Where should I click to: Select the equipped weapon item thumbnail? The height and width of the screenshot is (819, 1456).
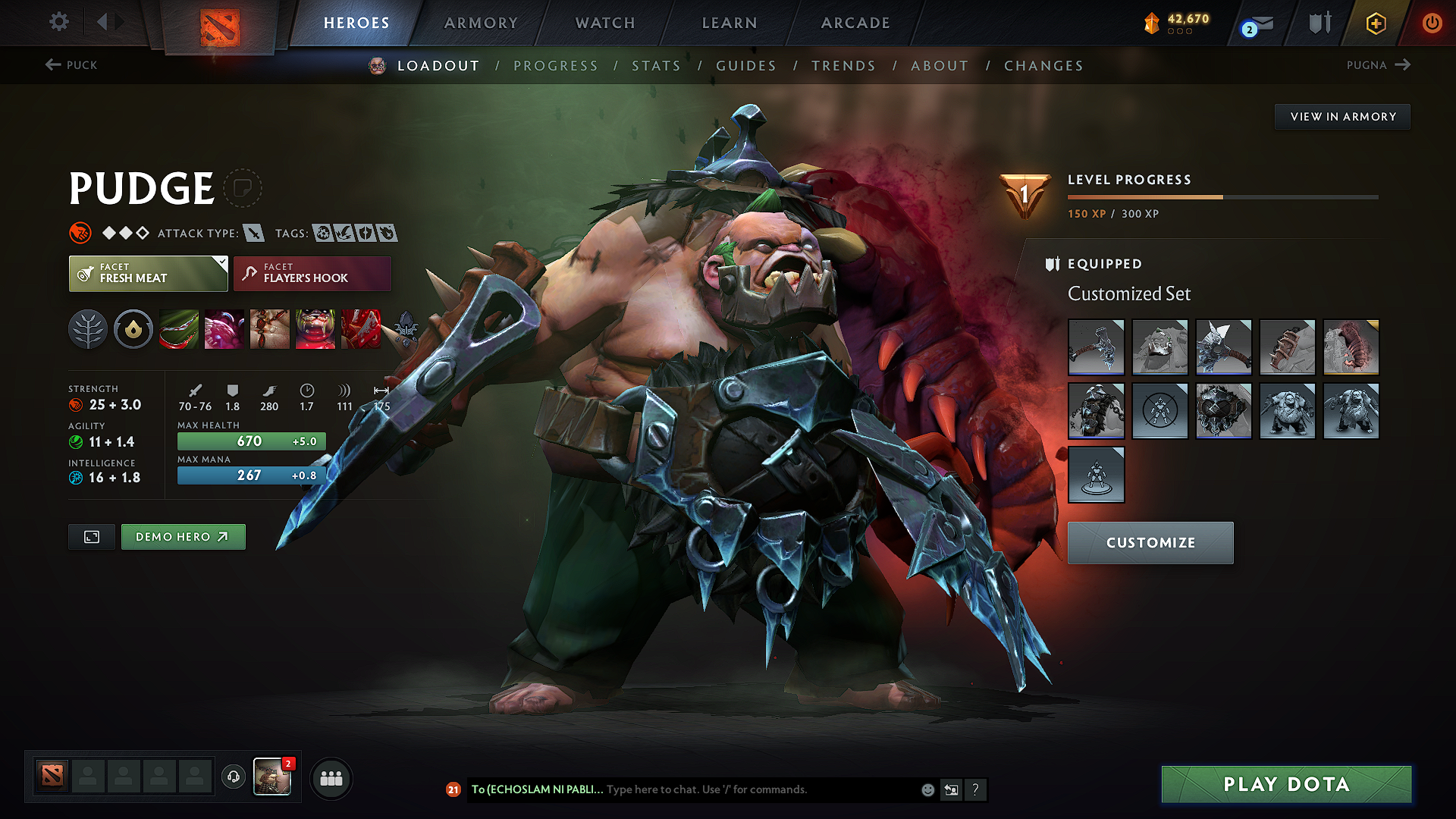pyautogui.click(x=1096, y=347)
